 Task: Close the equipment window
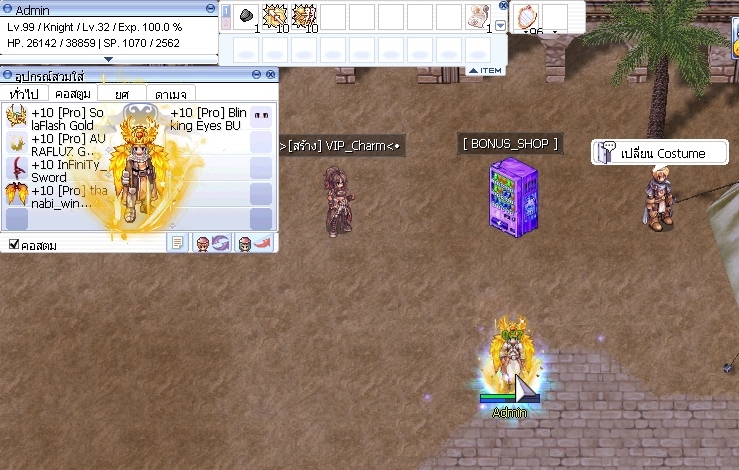270,75
